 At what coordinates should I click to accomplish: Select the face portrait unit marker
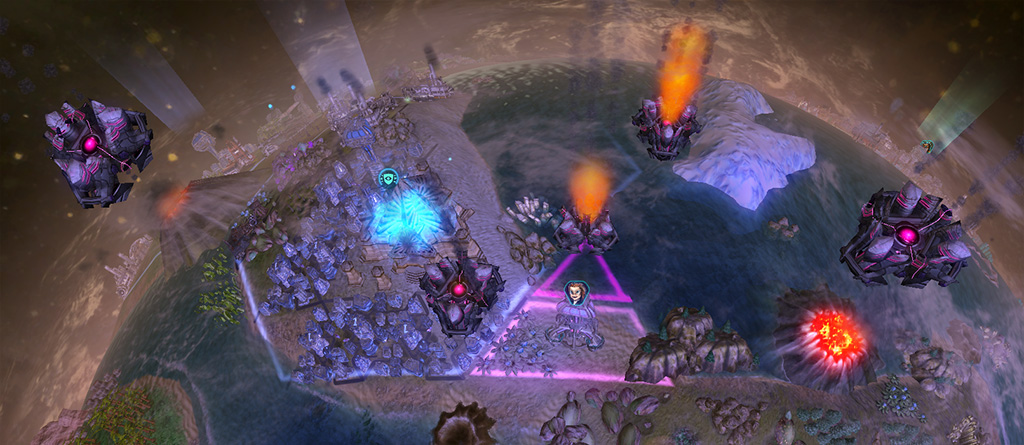point(575,293)
